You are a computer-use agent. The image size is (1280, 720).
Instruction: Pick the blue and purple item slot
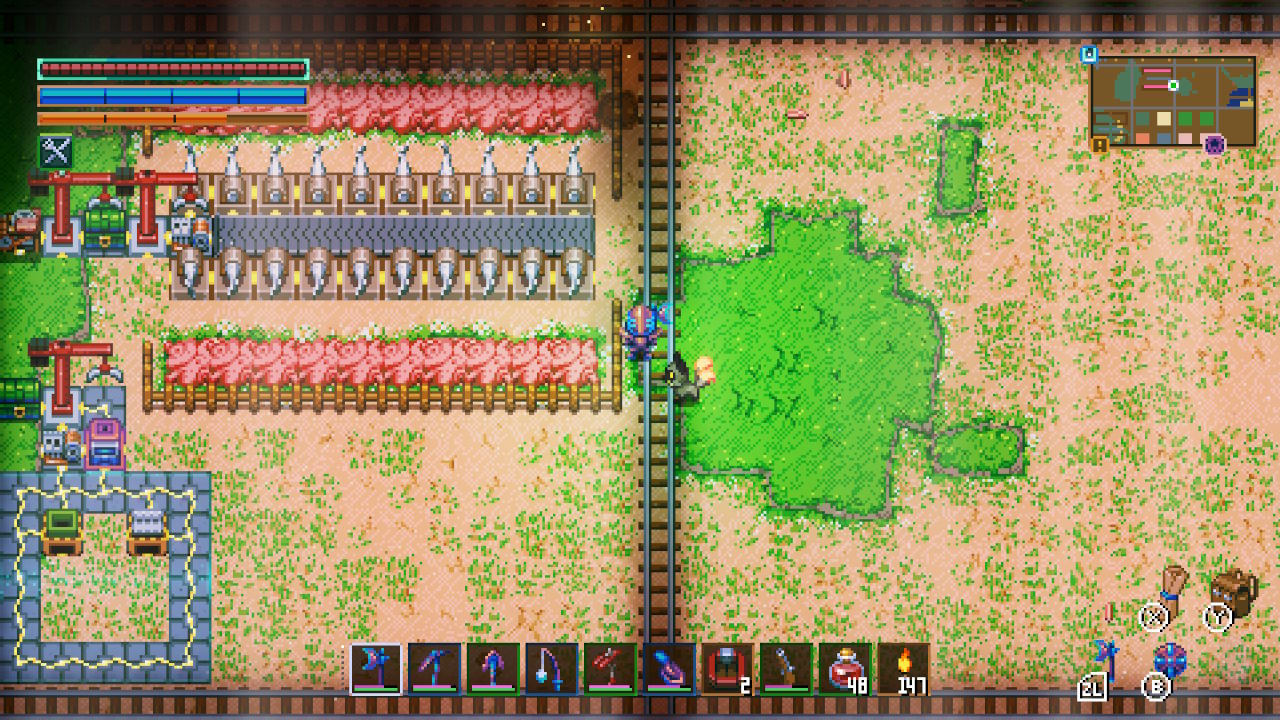tap(669, 669)
